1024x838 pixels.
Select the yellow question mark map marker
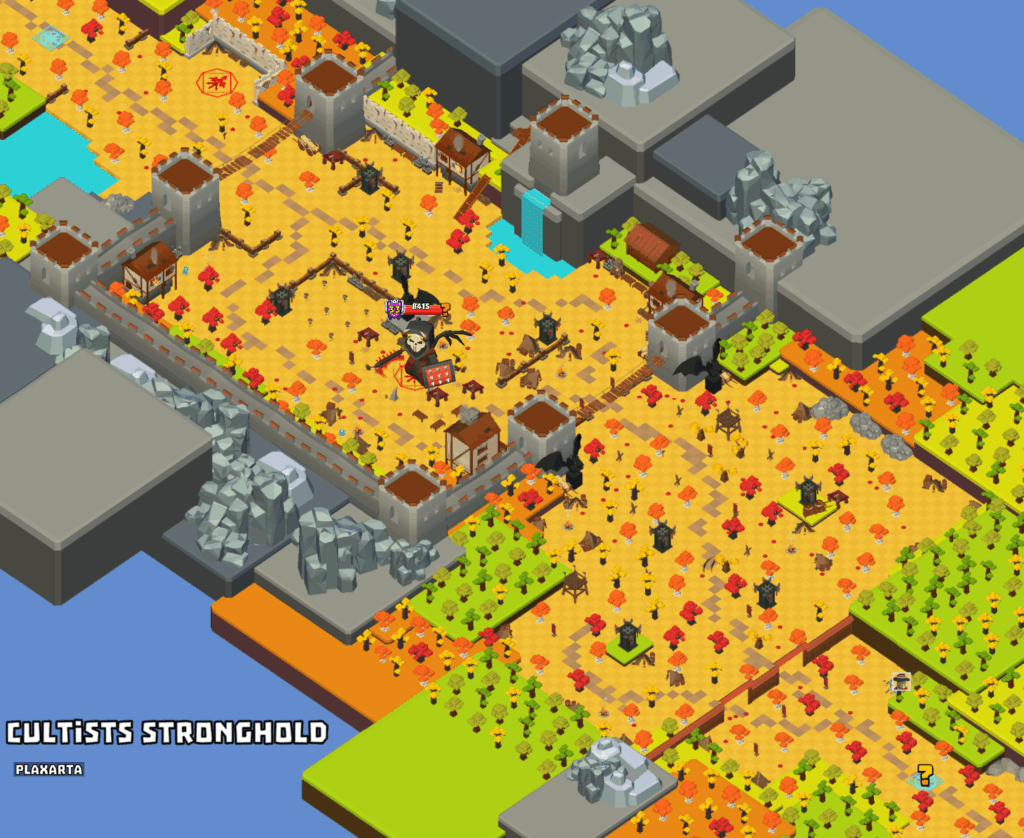coord(925,775)
